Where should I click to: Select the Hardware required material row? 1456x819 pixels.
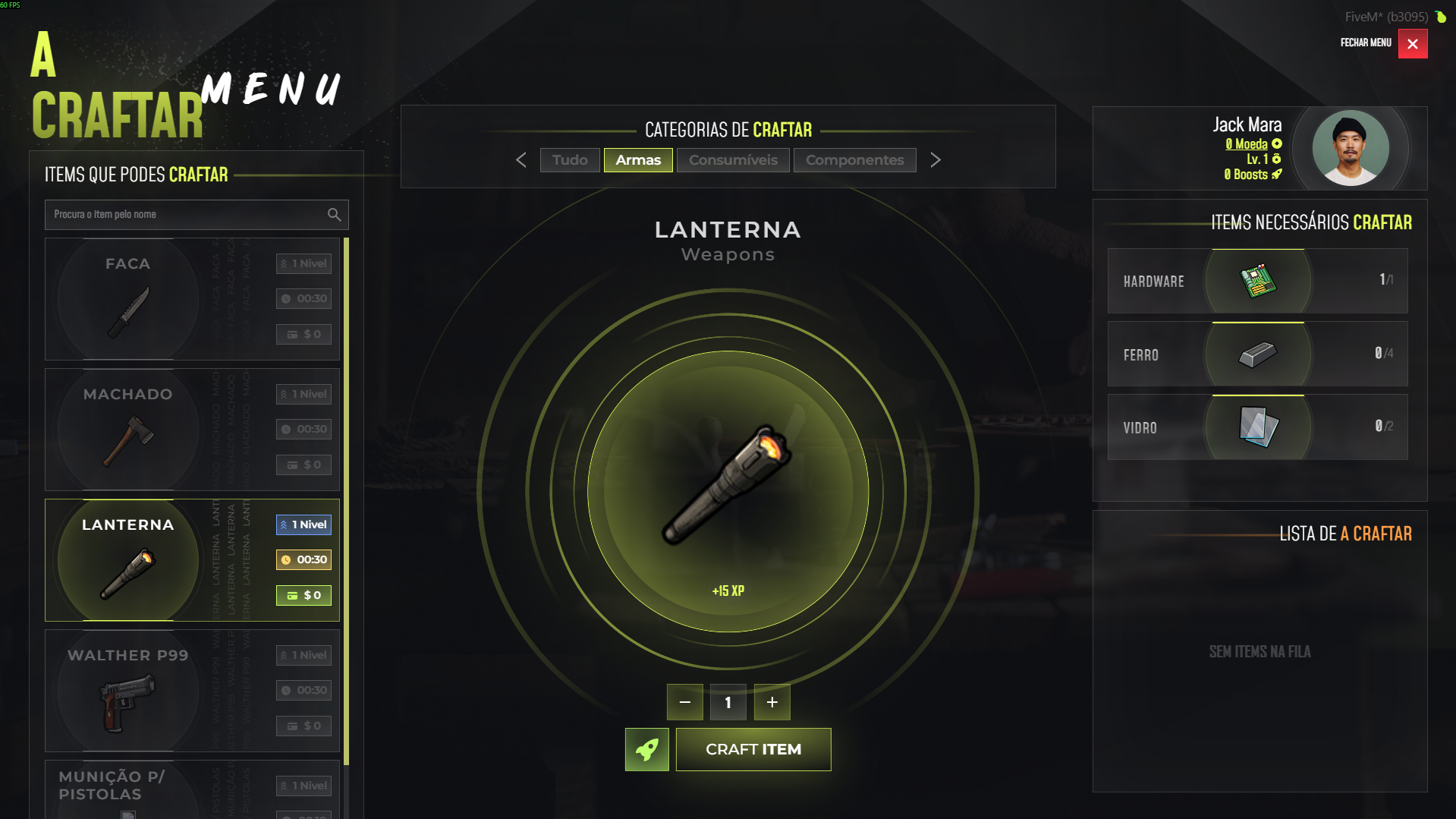click(1257, 281)
